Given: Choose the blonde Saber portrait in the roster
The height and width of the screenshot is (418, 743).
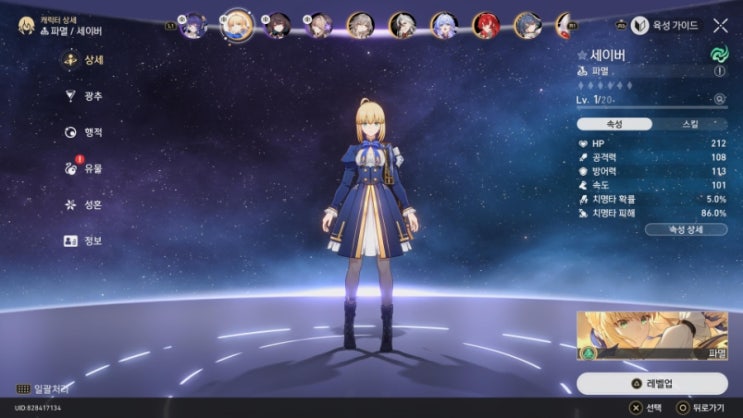Looking at the screenshot, I should tap(236, 23).
